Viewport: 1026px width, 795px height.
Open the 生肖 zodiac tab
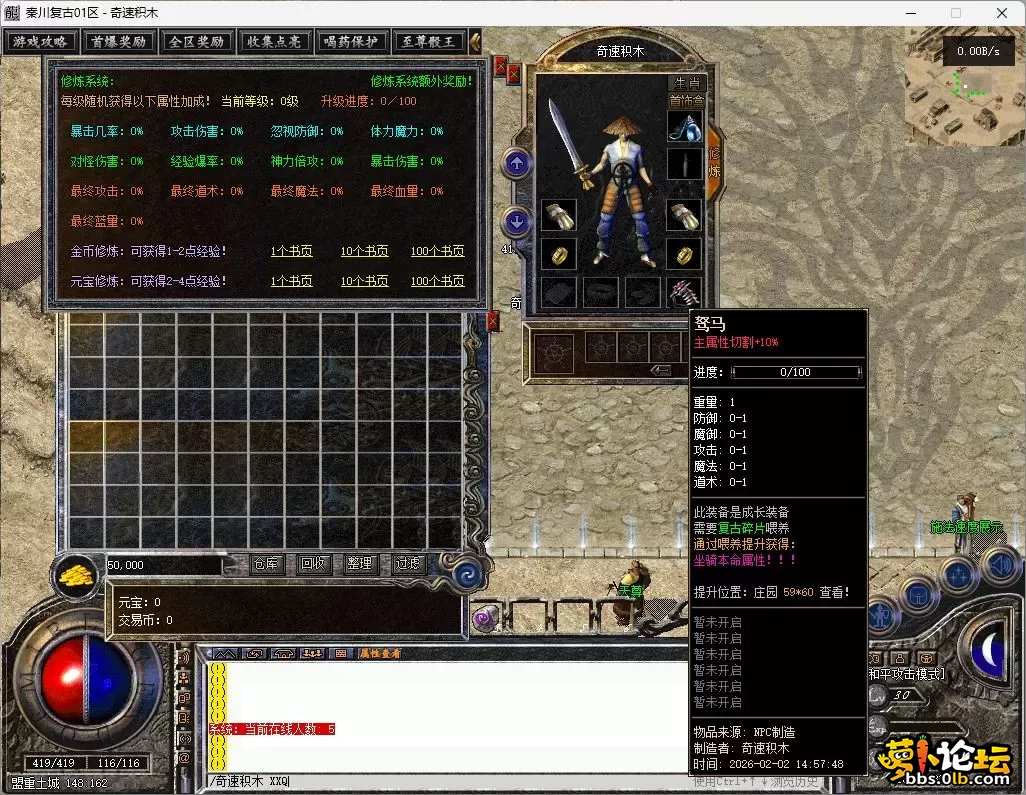pyautogui.click(x=687, y=83)
